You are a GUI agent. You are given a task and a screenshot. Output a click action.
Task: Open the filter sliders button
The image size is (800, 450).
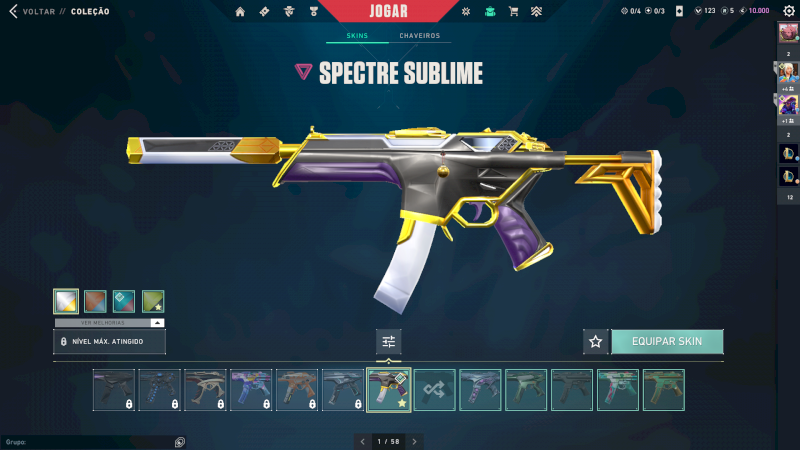tap(389, 342)
